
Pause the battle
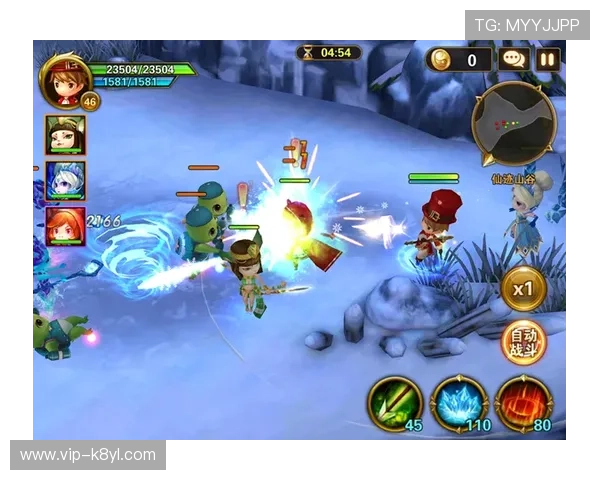click(x=548, y=60)
